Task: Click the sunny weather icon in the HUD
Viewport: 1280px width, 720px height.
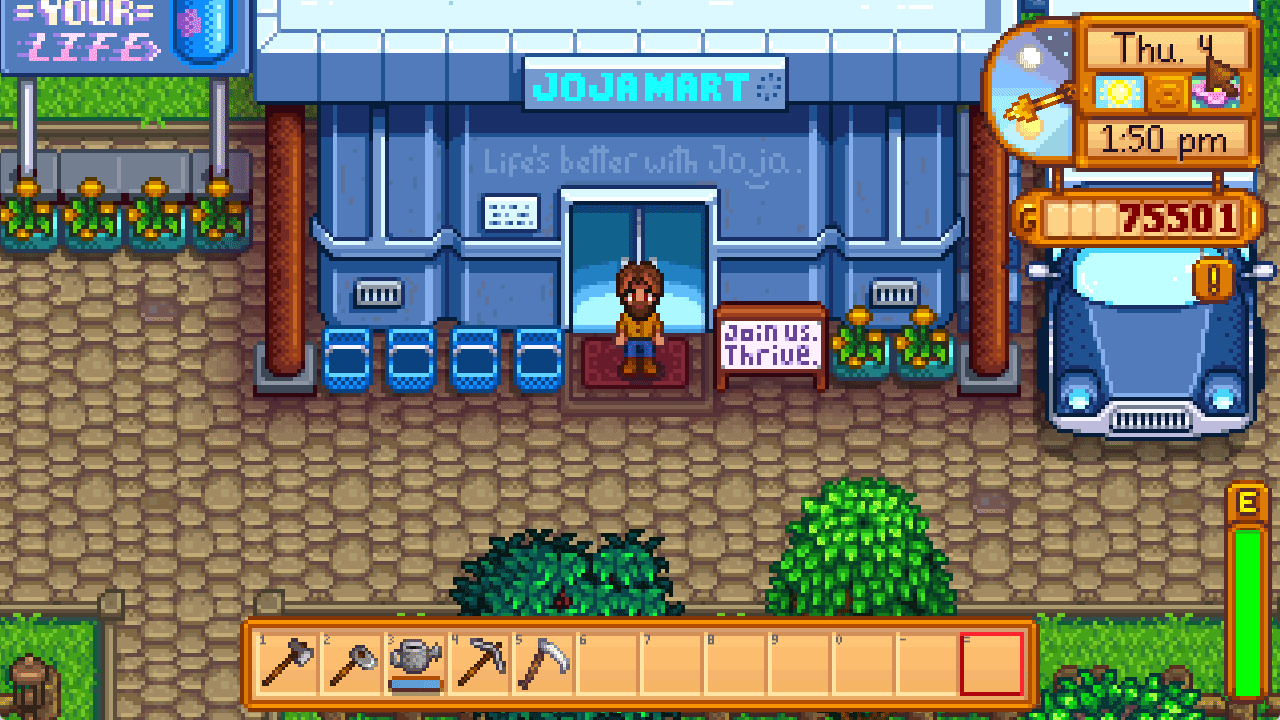Action: [x=1120, y=92]
